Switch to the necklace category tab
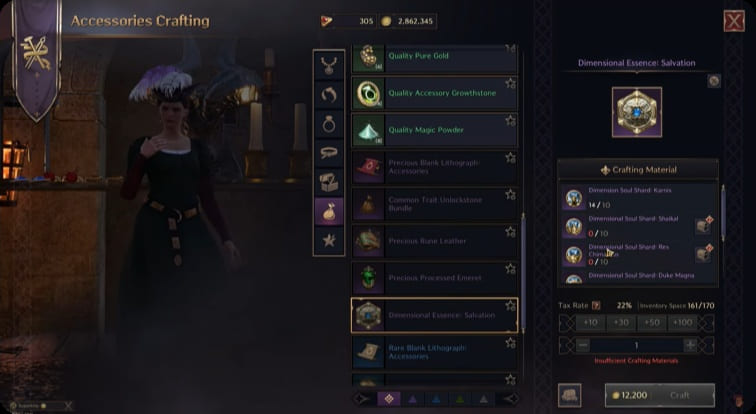 point(328,66)
